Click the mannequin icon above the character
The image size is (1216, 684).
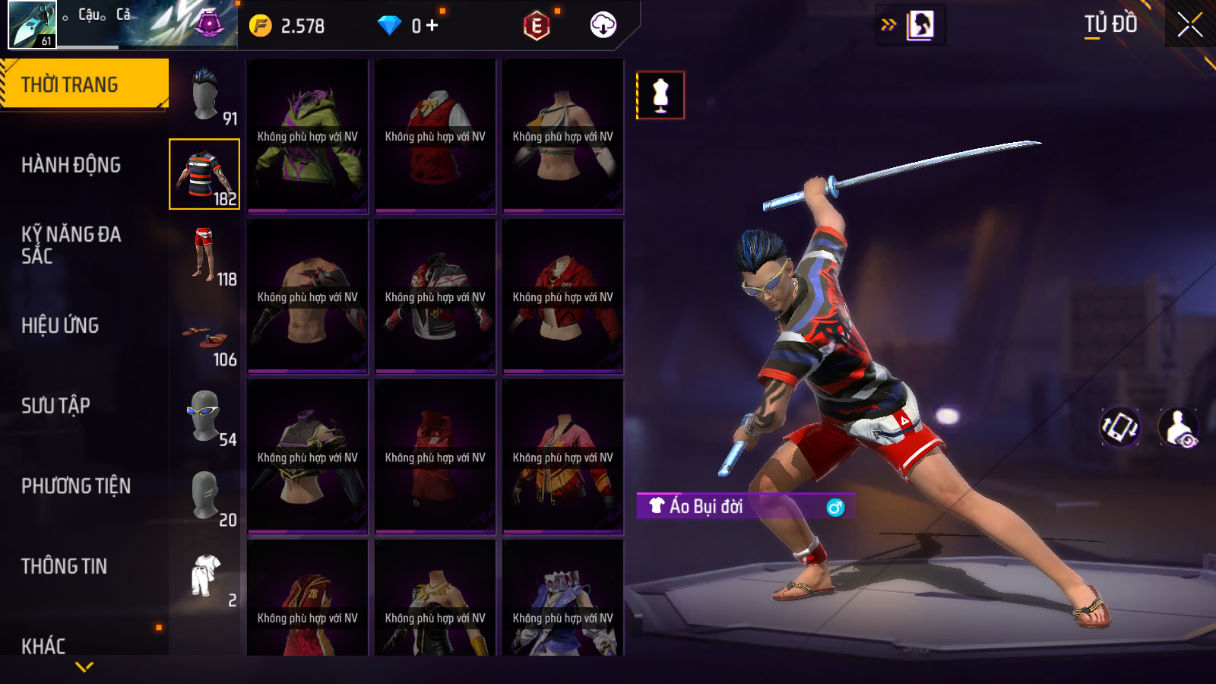coord(661,95)
